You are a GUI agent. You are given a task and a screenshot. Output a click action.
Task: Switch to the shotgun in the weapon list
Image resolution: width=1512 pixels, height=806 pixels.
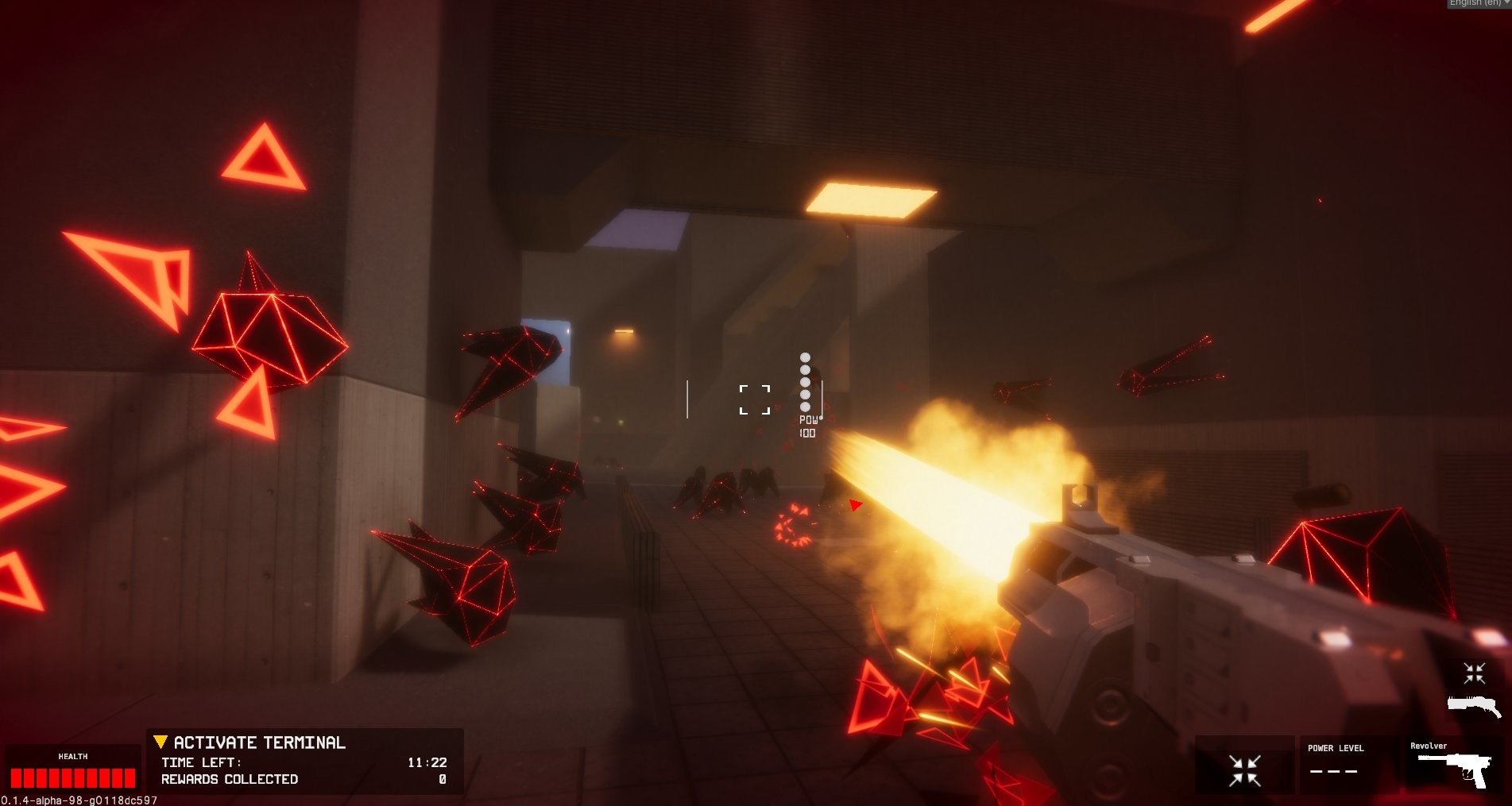(x=1474, y=705)
